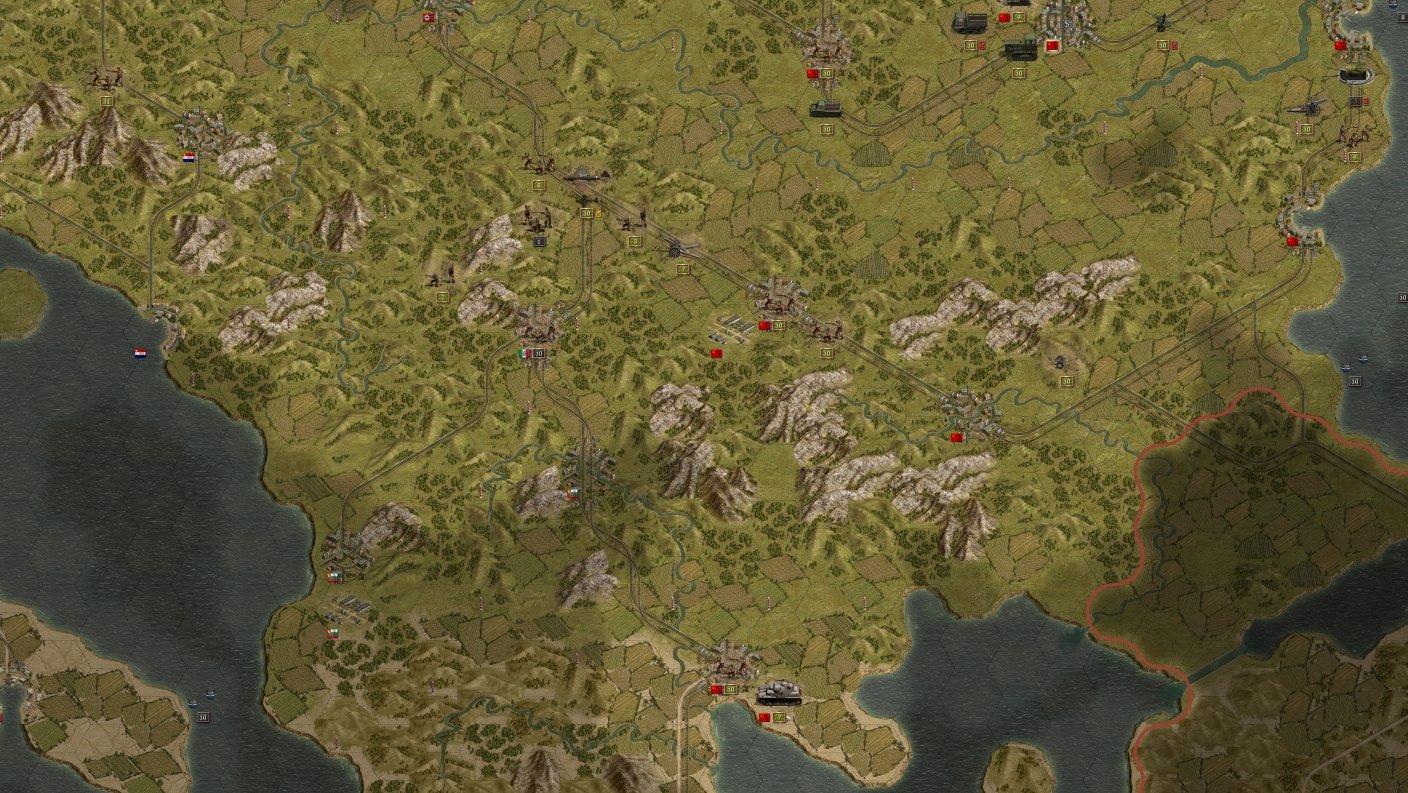Select the anti-aircraft gun in the top-right corner
The image size is (1408, 793).
(x=1310, y=106)
